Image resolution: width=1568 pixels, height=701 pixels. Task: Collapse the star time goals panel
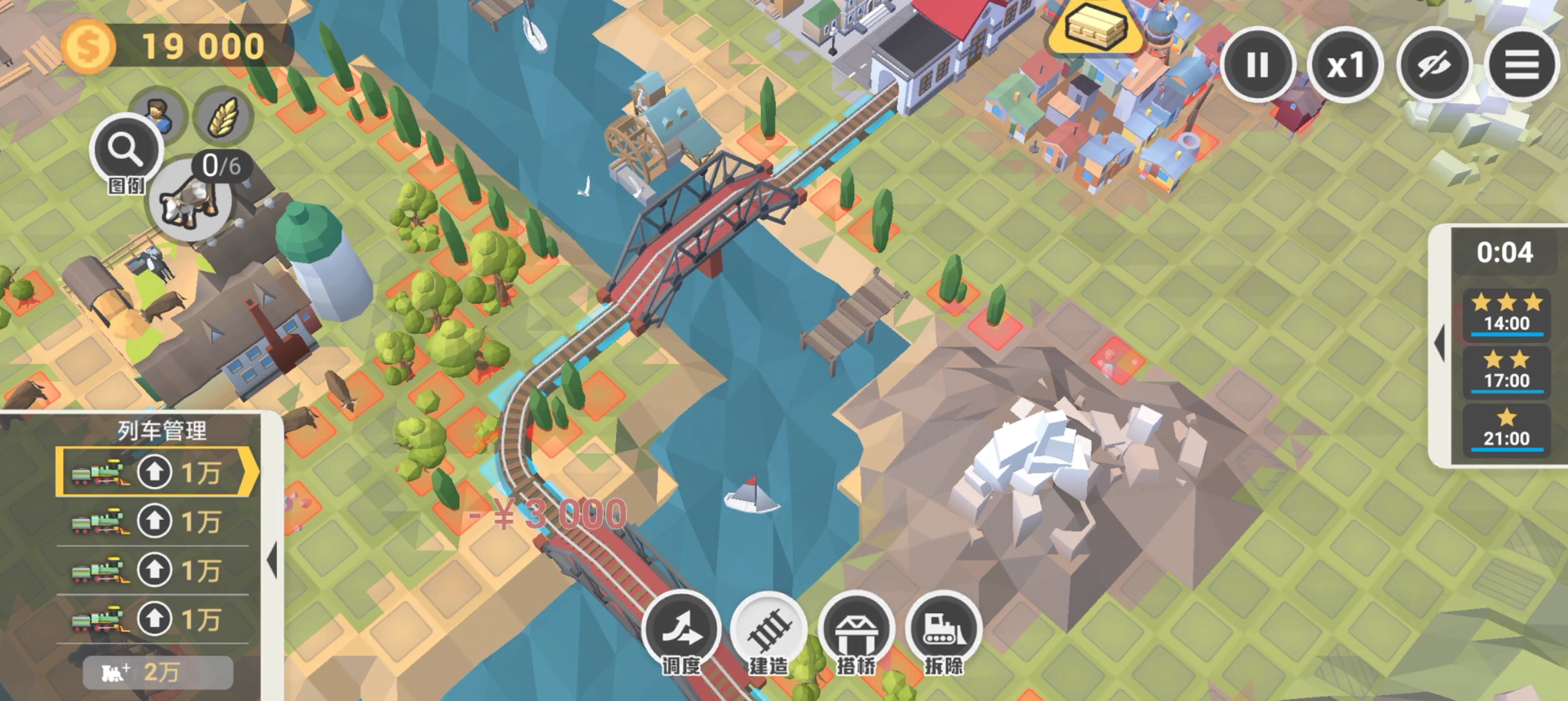[x=1440, y=343]
